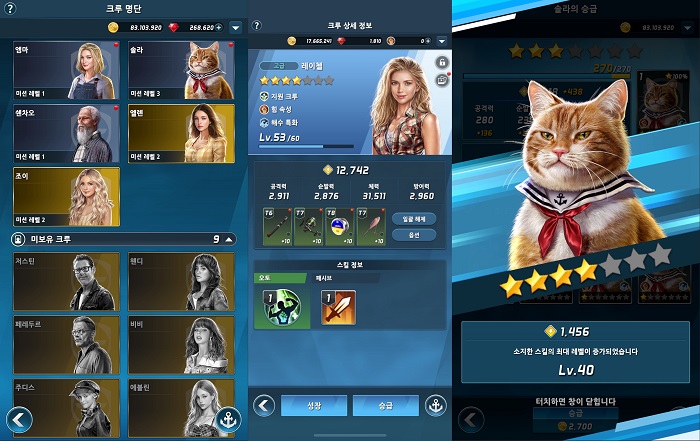700x441 pixels.
Task: Select crew member 엠마 card
Action: (x=66, y=70)
